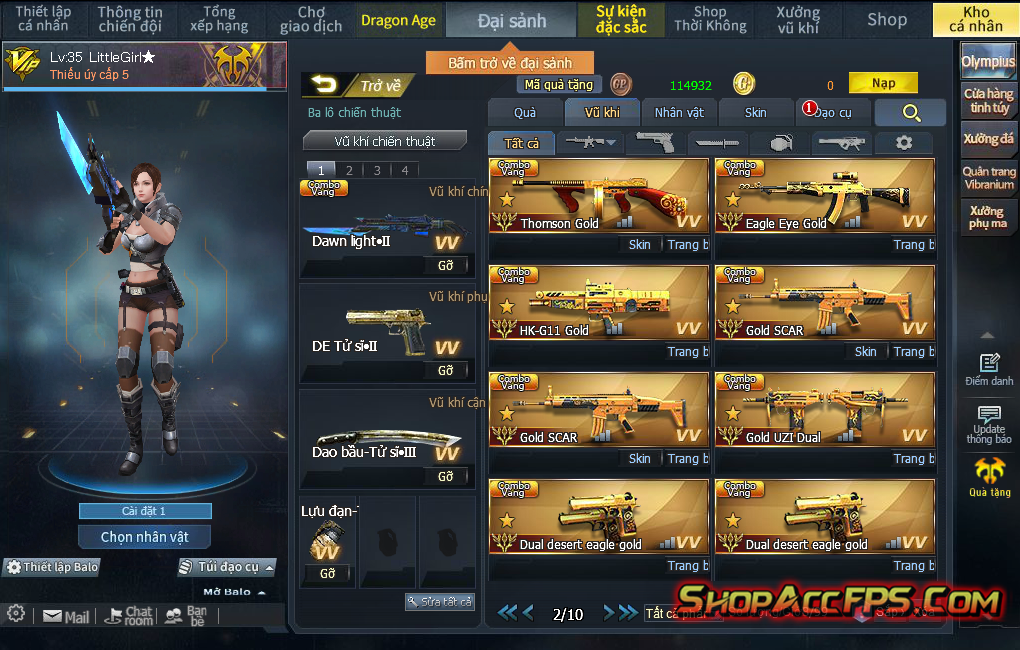Click the Nạp top-up button
The image size is (1020, 650).
click(883, 84)
